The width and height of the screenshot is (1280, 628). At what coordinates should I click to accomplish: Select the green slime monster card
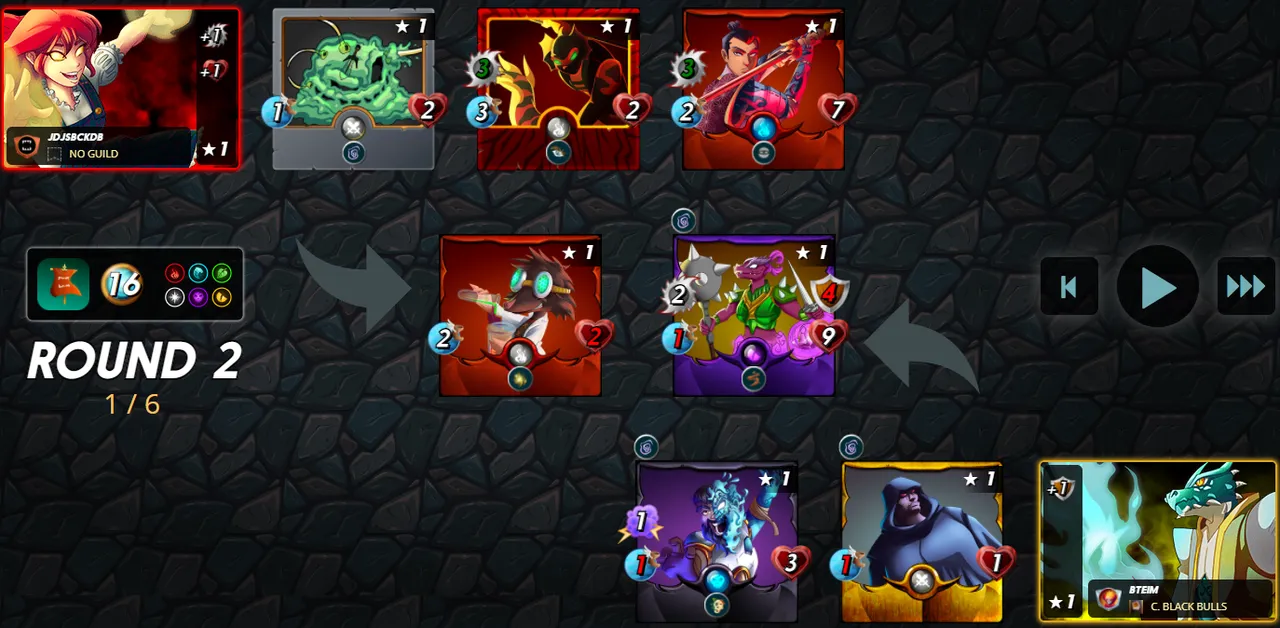coord(353,88)
